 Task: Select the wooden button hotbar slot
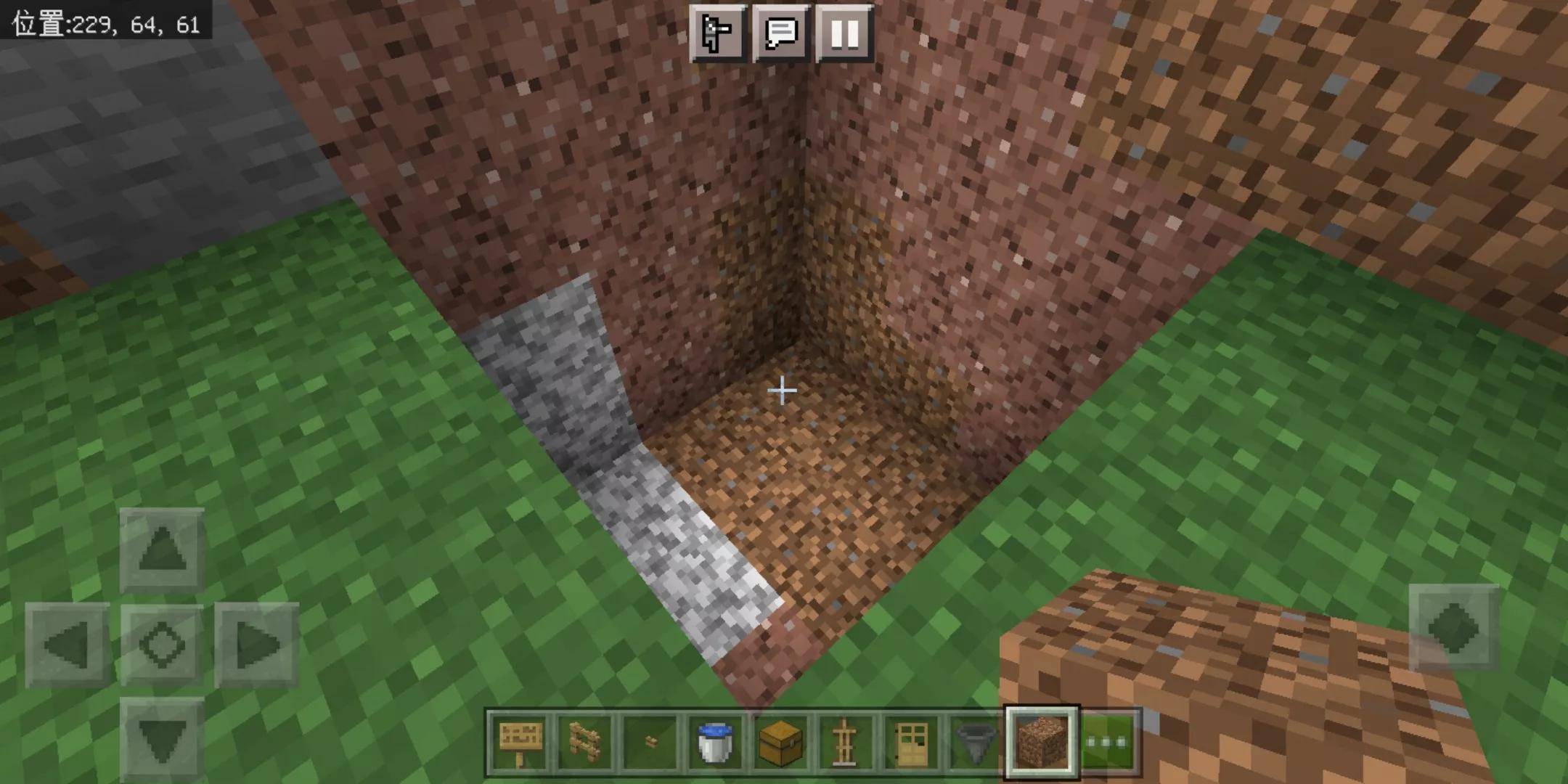pyautogui.click(x=650, y=742)
